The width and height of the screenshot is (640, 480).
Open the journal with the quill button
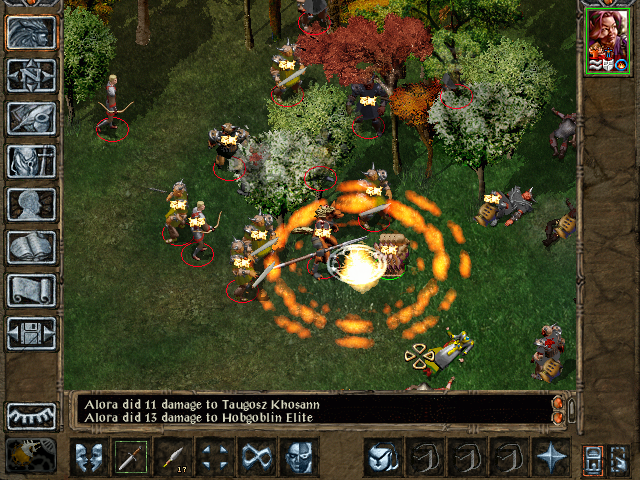(x=31, y=118)
